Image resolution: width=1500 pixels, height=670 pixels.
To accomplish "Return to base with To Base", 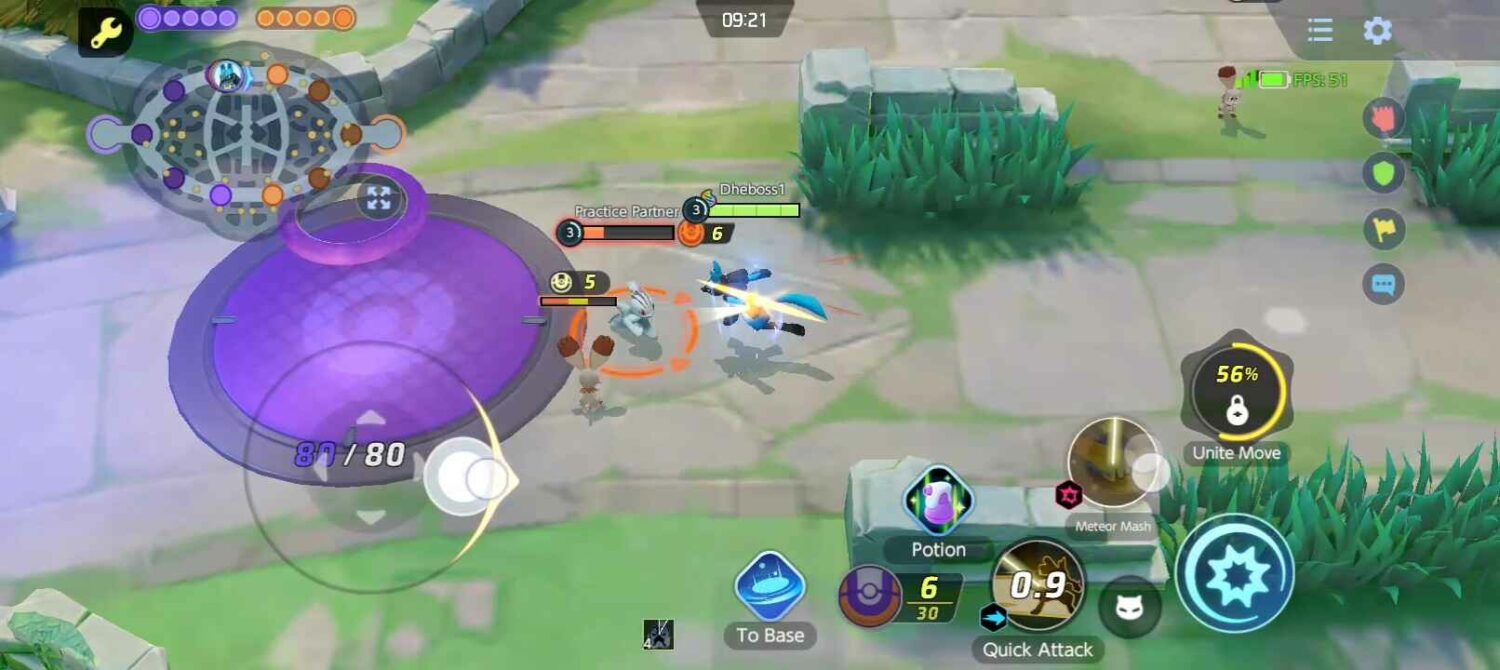I will pos(769,587).
